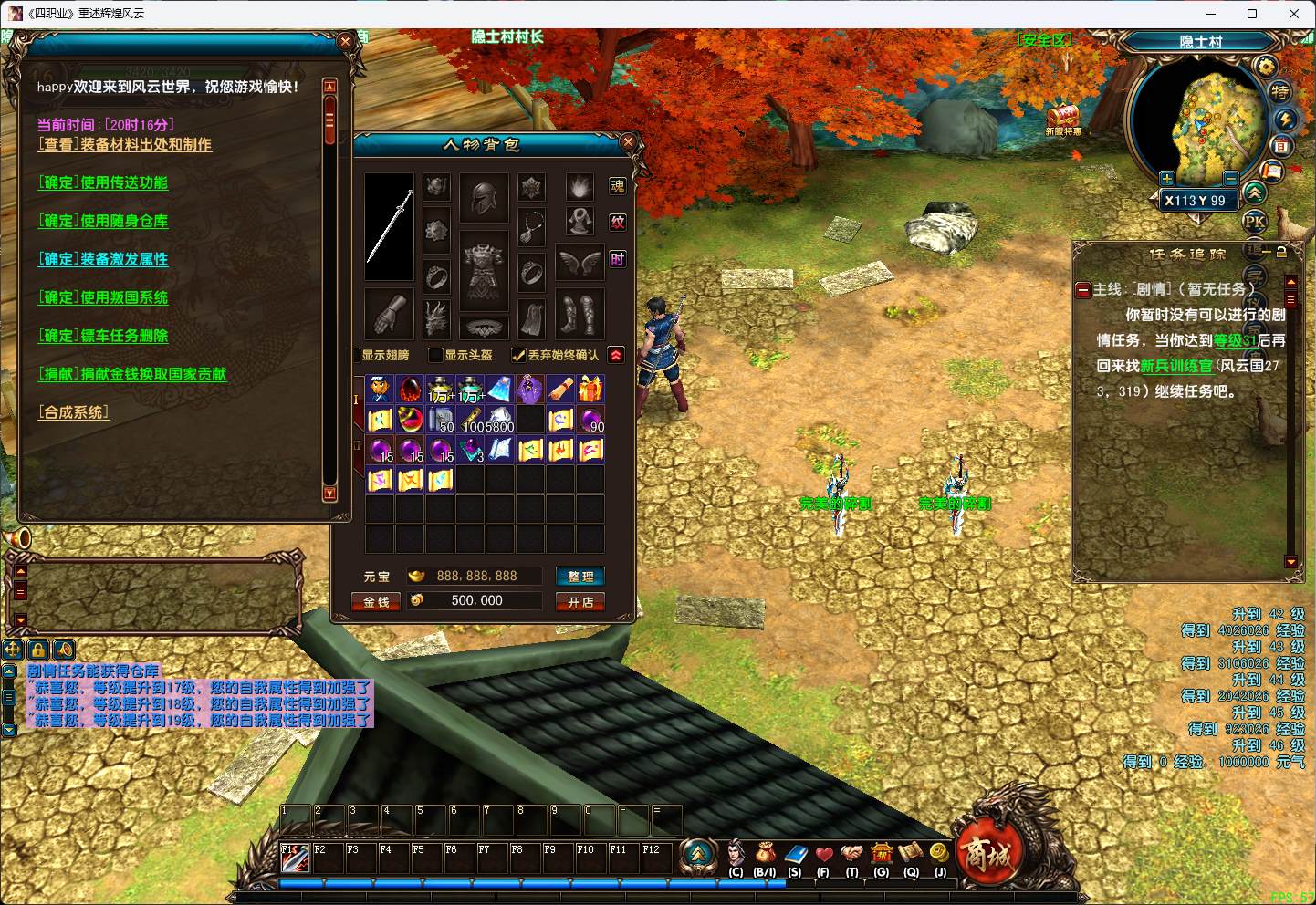Choose the 确定使用传送功能 option

click(103, 182)
